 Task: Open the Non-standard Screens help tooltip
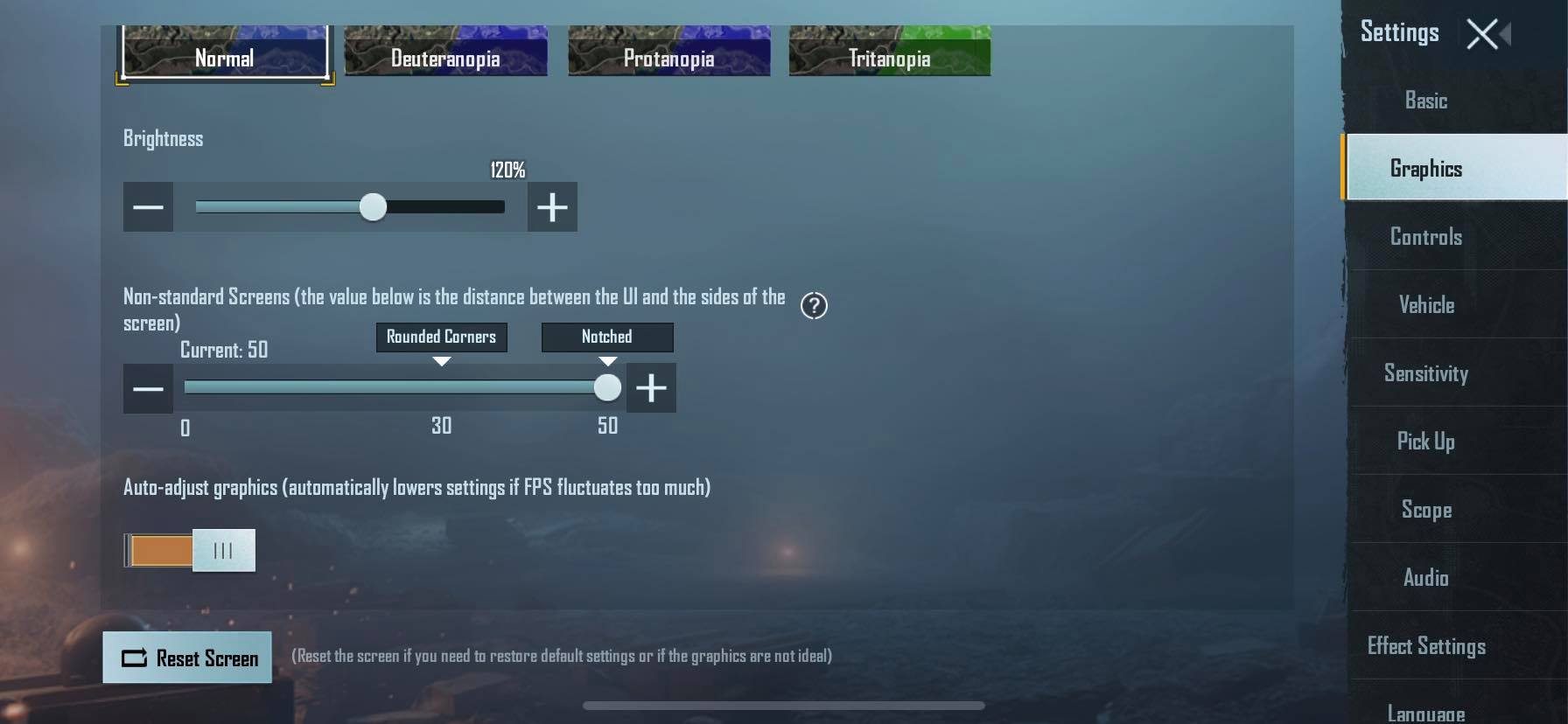point(814,305)
